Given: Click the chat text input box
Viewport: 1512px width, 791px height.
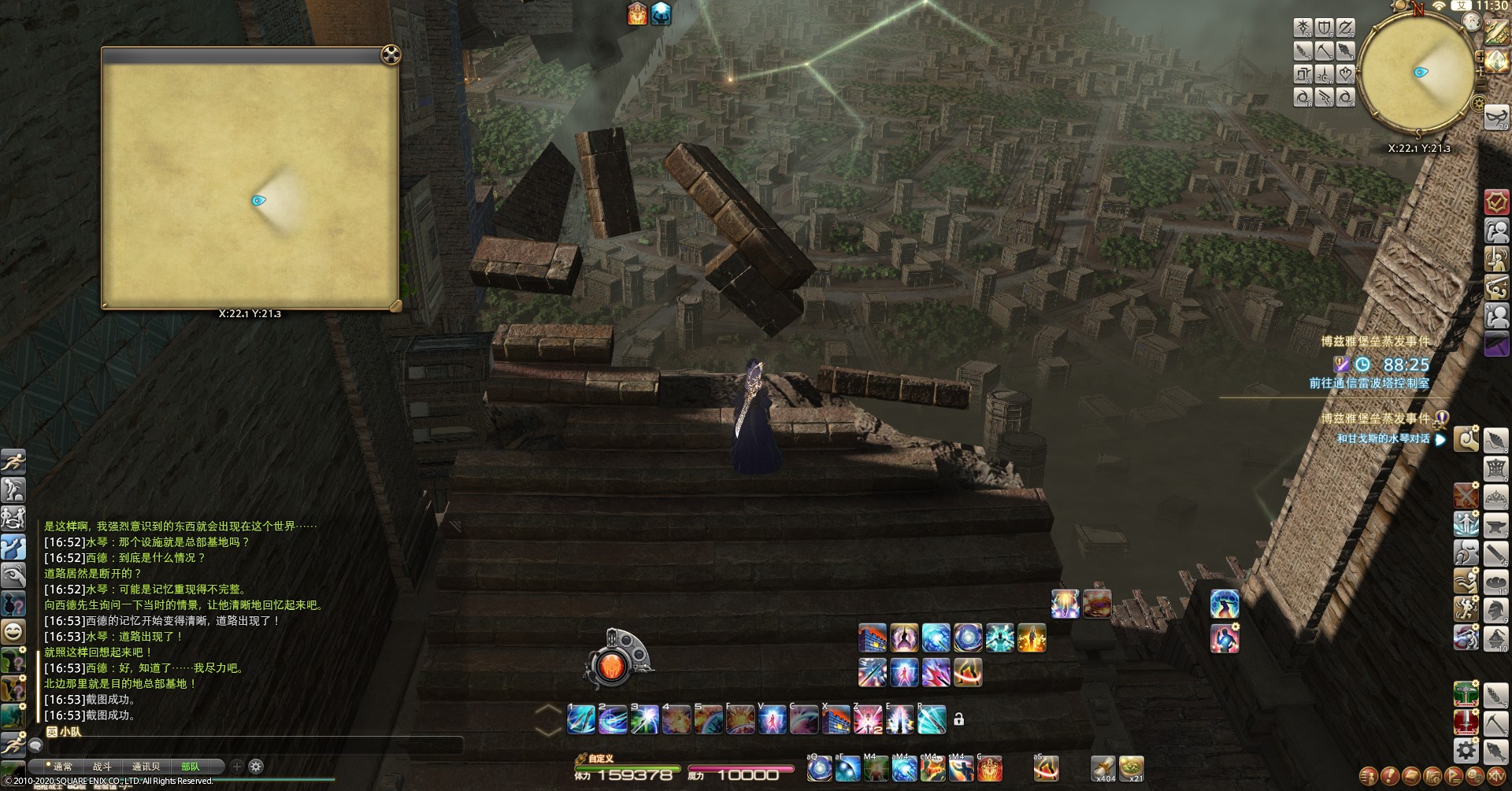Looking at the screenshot, I should coord(252,745).
